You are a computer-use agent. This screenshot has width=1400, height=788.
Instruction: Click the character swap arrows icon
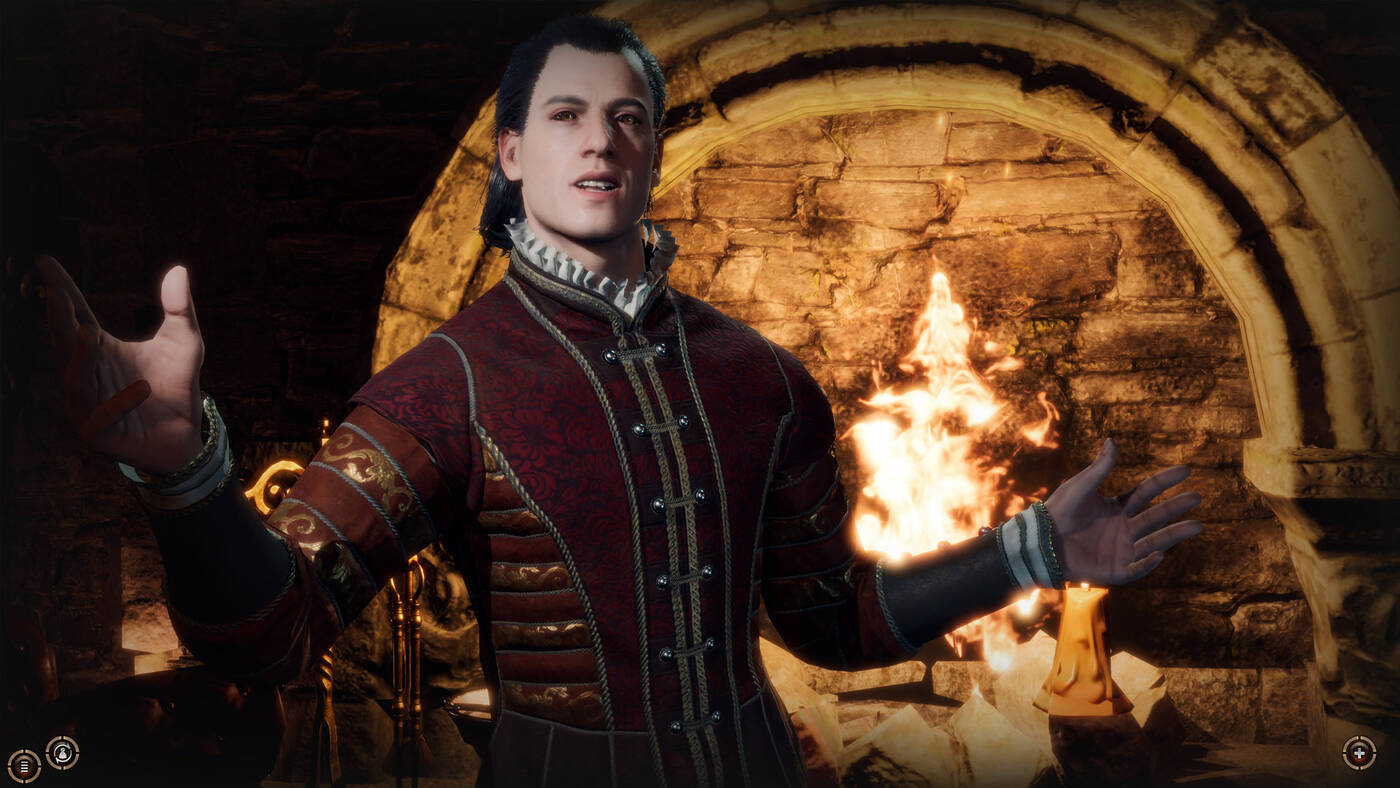click(63, 752)
